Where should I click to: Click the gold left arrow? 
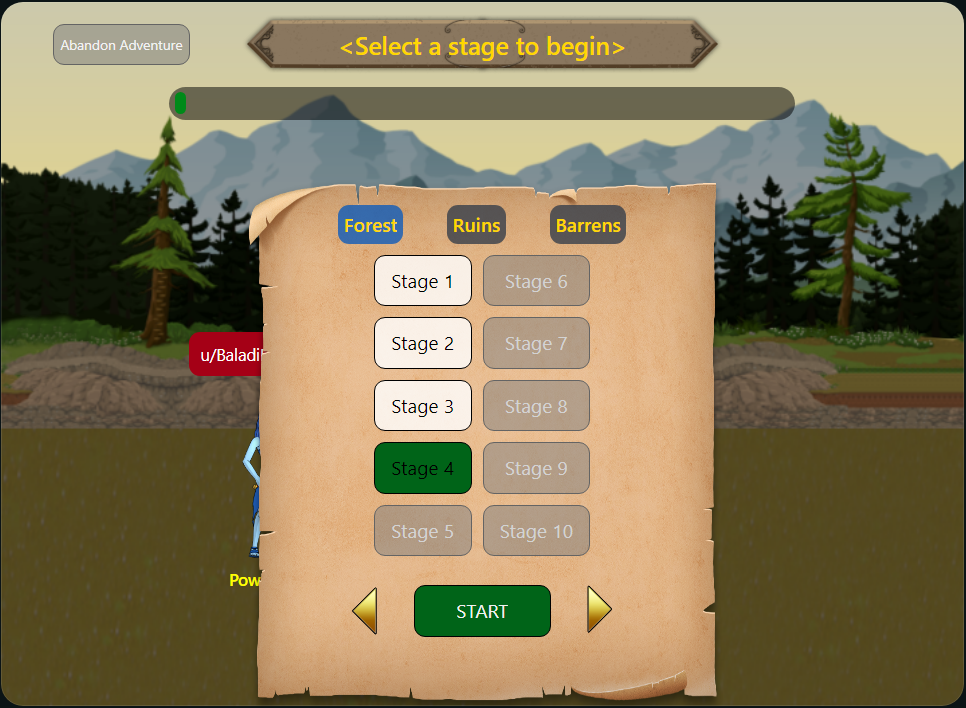point(365,610)
